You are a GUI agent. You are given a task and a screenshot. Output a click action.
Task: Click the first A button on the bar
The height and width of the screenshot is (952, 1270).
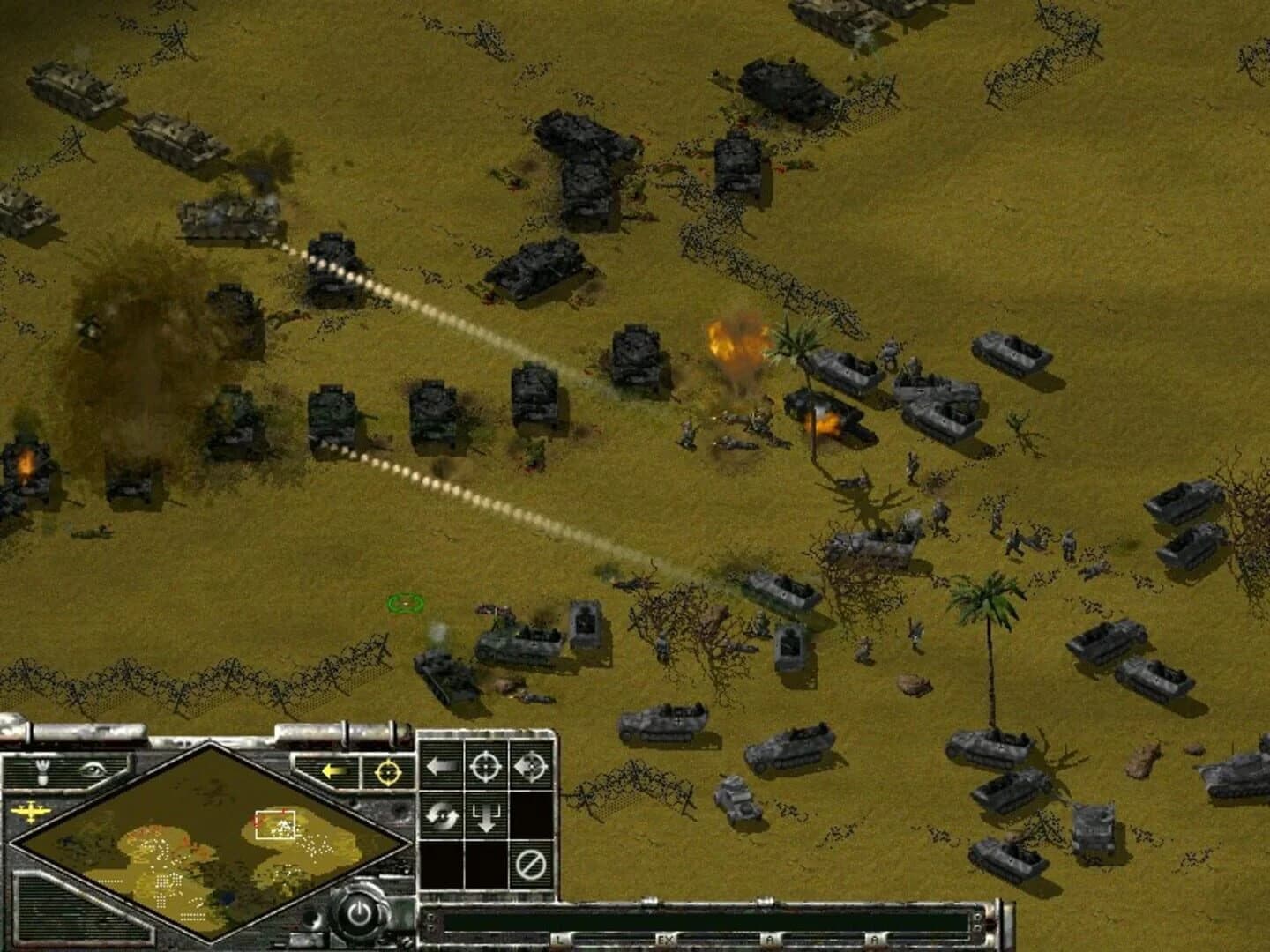coord(770,939)
